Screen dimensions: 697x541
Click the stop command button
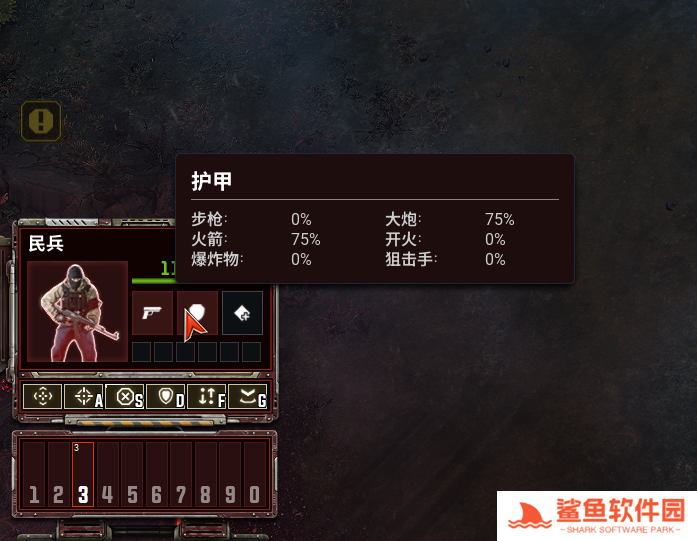click(125, 397)
